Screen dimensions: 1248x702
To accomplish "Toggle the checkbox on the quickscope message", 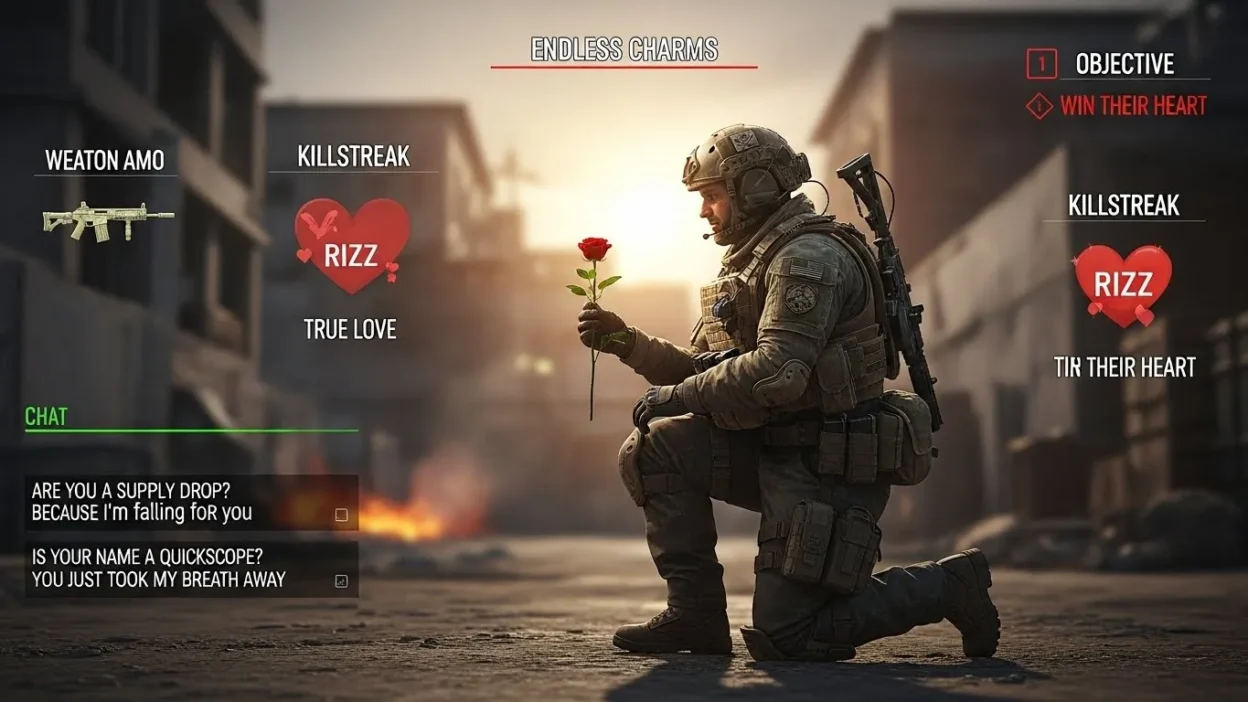I will 341,581.
